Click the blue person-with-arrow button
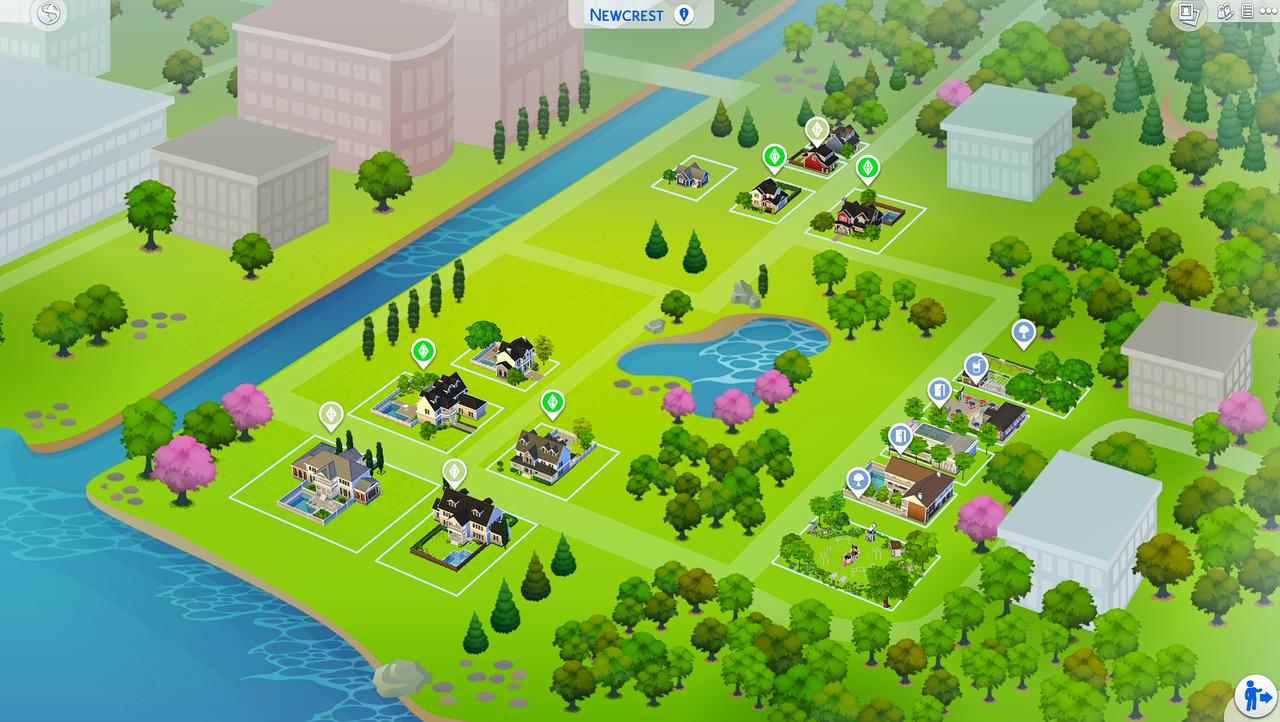The height and width of the screenshot is (722, 1280). 1255,696
